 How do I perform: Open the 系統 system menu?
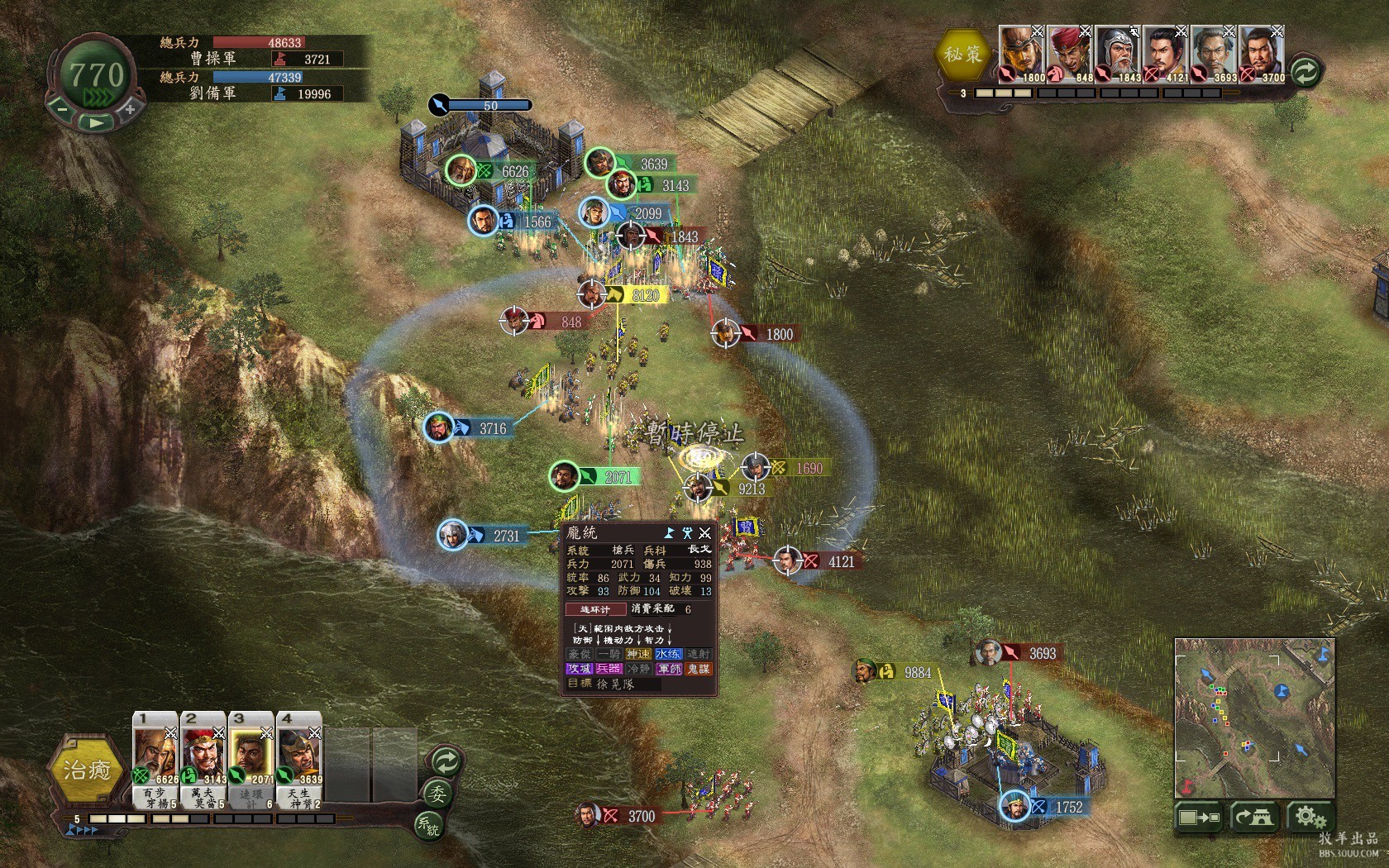429,824
